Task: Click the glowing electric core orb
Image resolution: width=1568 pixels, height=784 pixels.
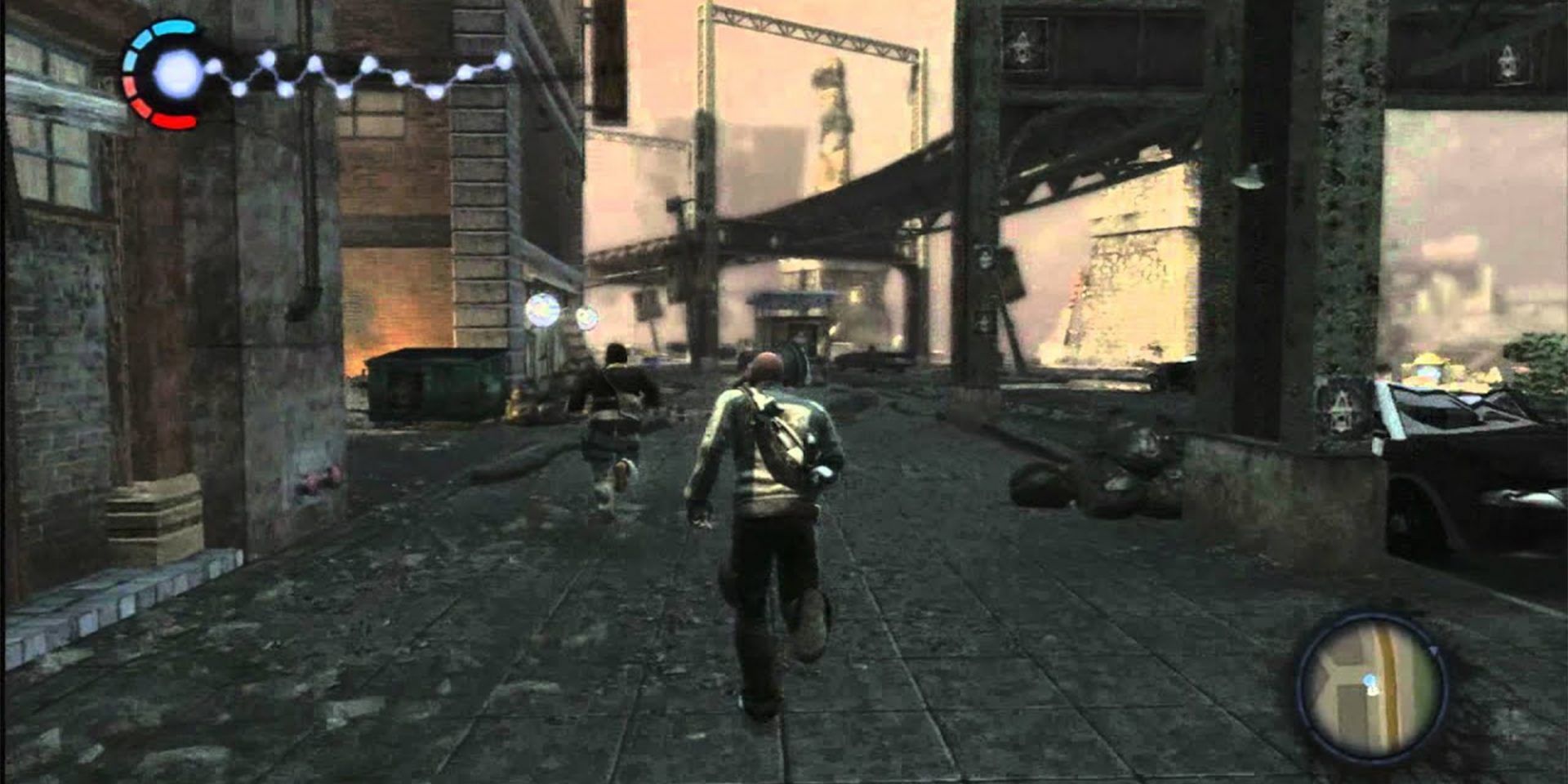Action: (x=176, y=75)
